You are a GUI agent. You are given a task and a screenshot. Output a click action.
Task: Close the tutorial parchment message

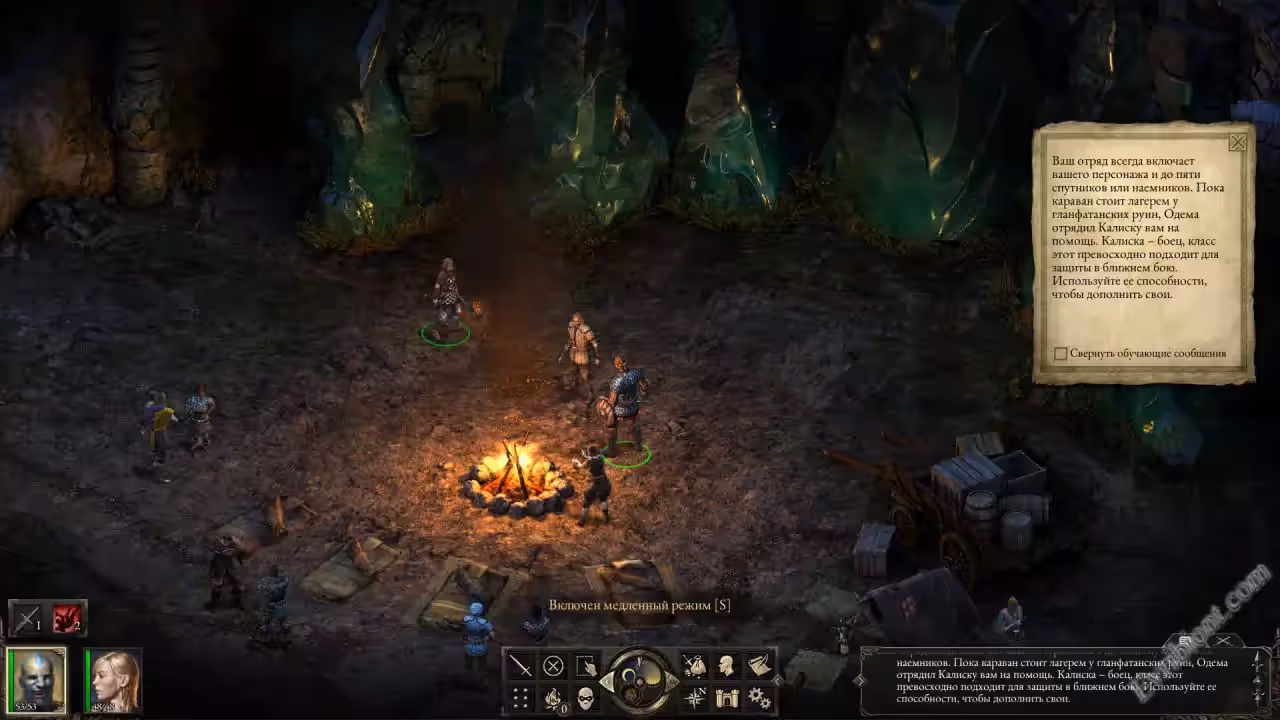coord(1237,142)
